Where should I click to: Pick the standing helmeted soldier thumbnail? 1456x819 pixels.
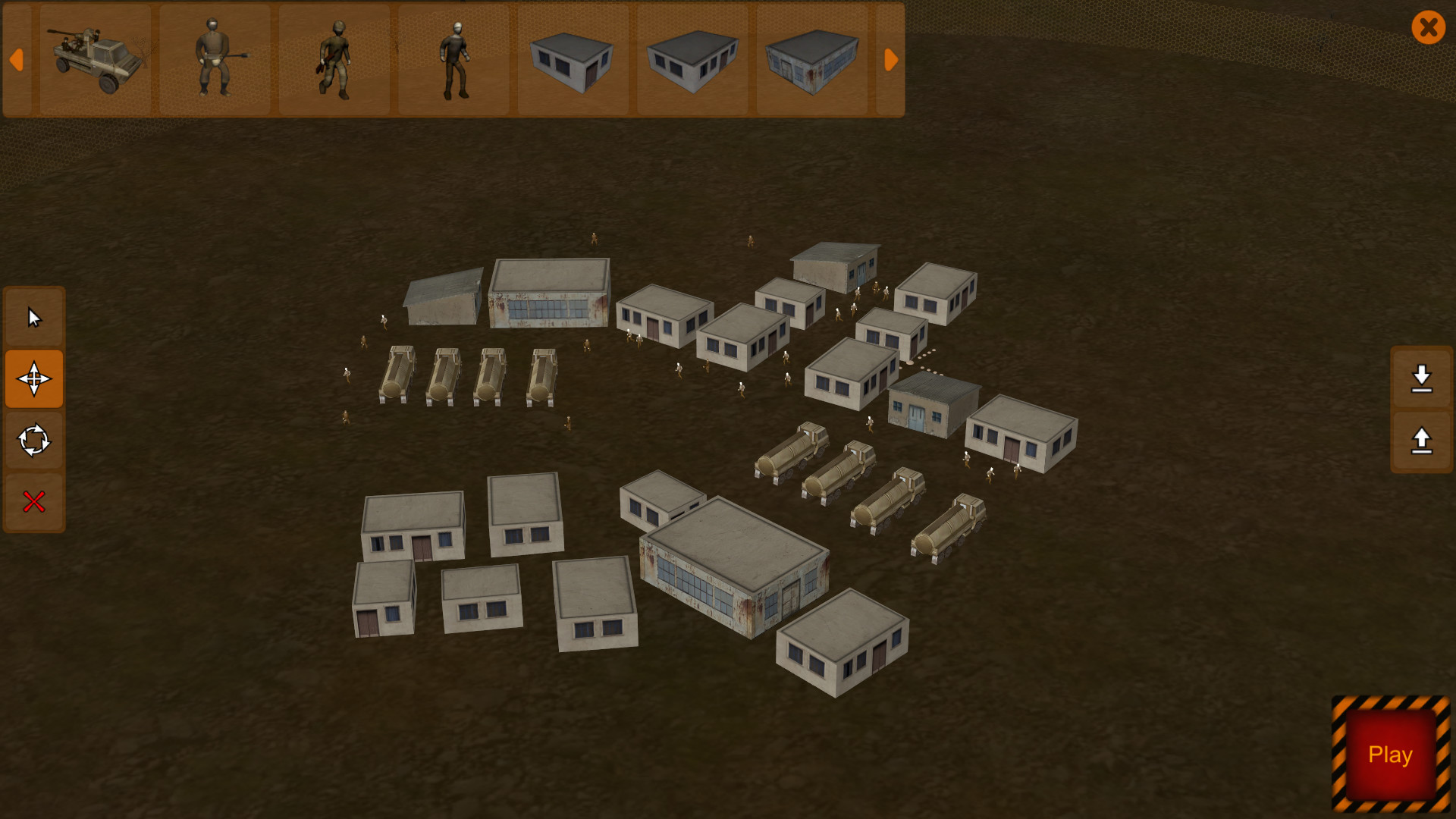coord(454,61)
